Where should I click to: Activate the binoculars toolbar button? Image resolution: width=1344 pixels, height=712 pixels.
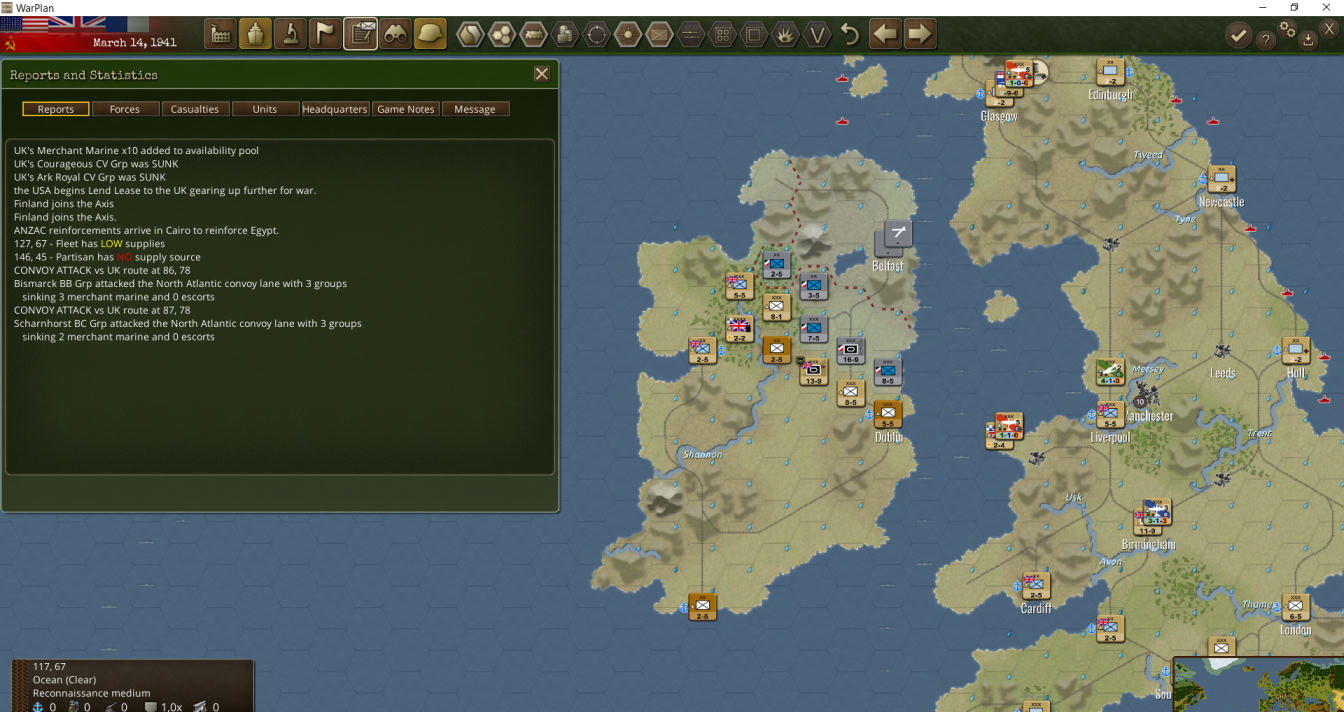(x=396, y=34)
